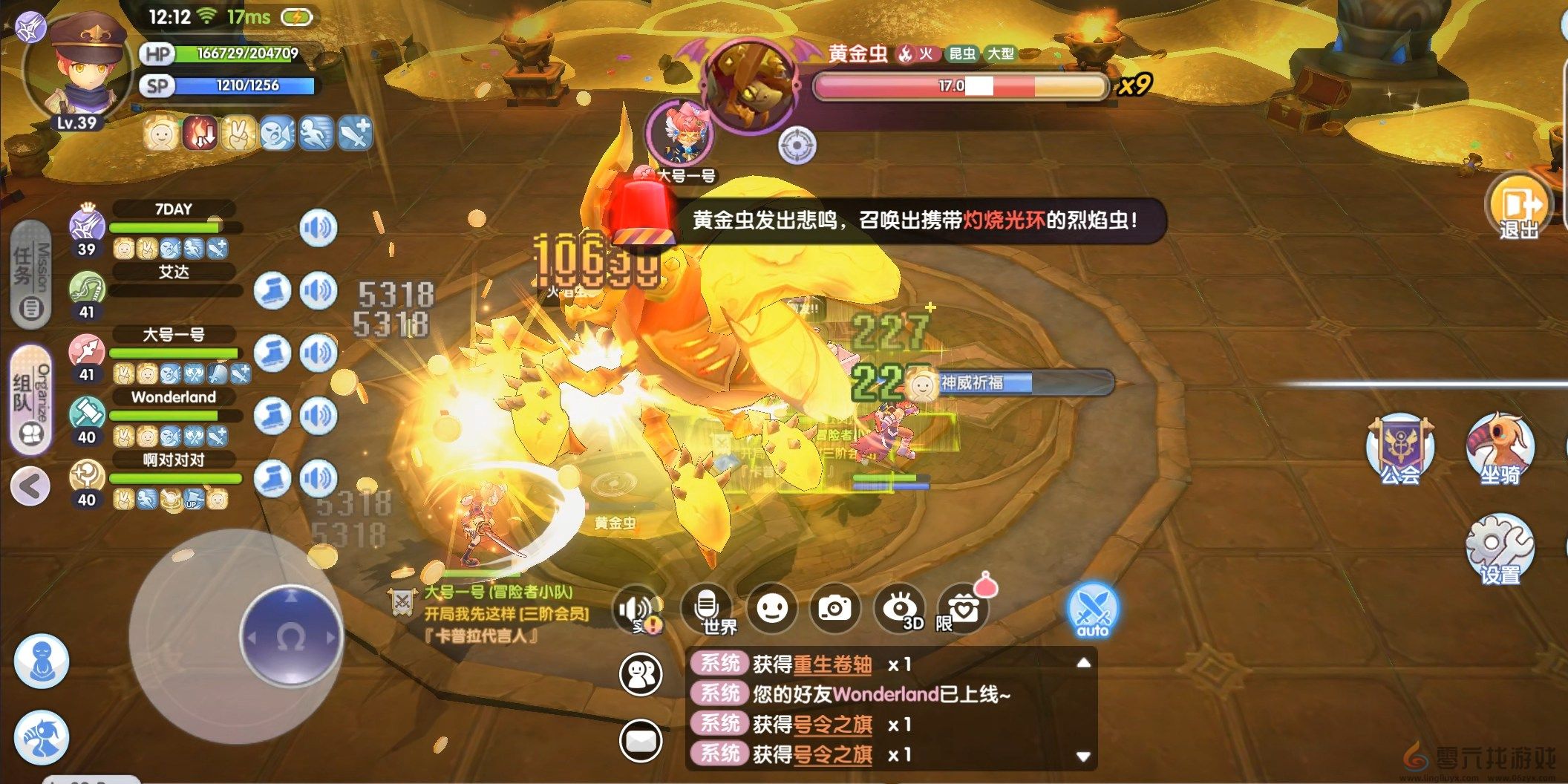This screenshot has width=1568, height=784.
Task: Tap the 退出 exit dungeon icon
Action: 1520,206
